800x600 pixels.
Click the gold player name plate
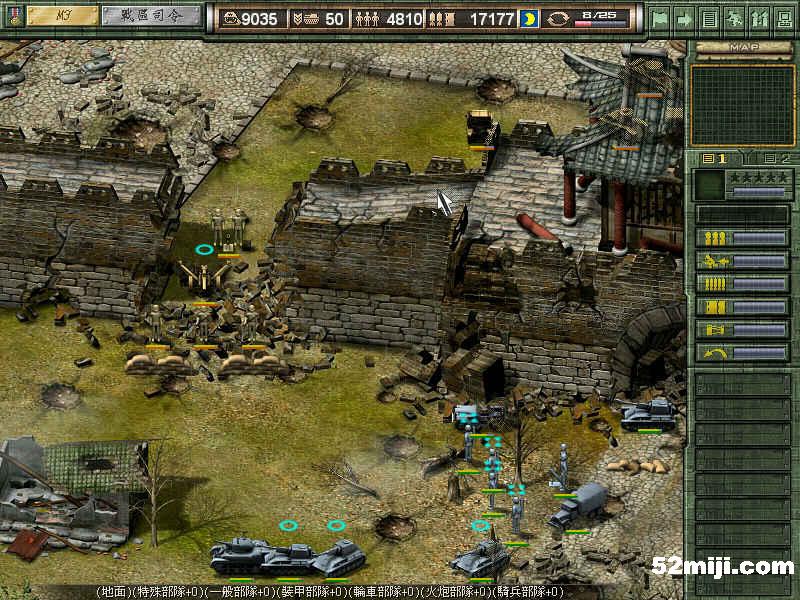[62, 16]
